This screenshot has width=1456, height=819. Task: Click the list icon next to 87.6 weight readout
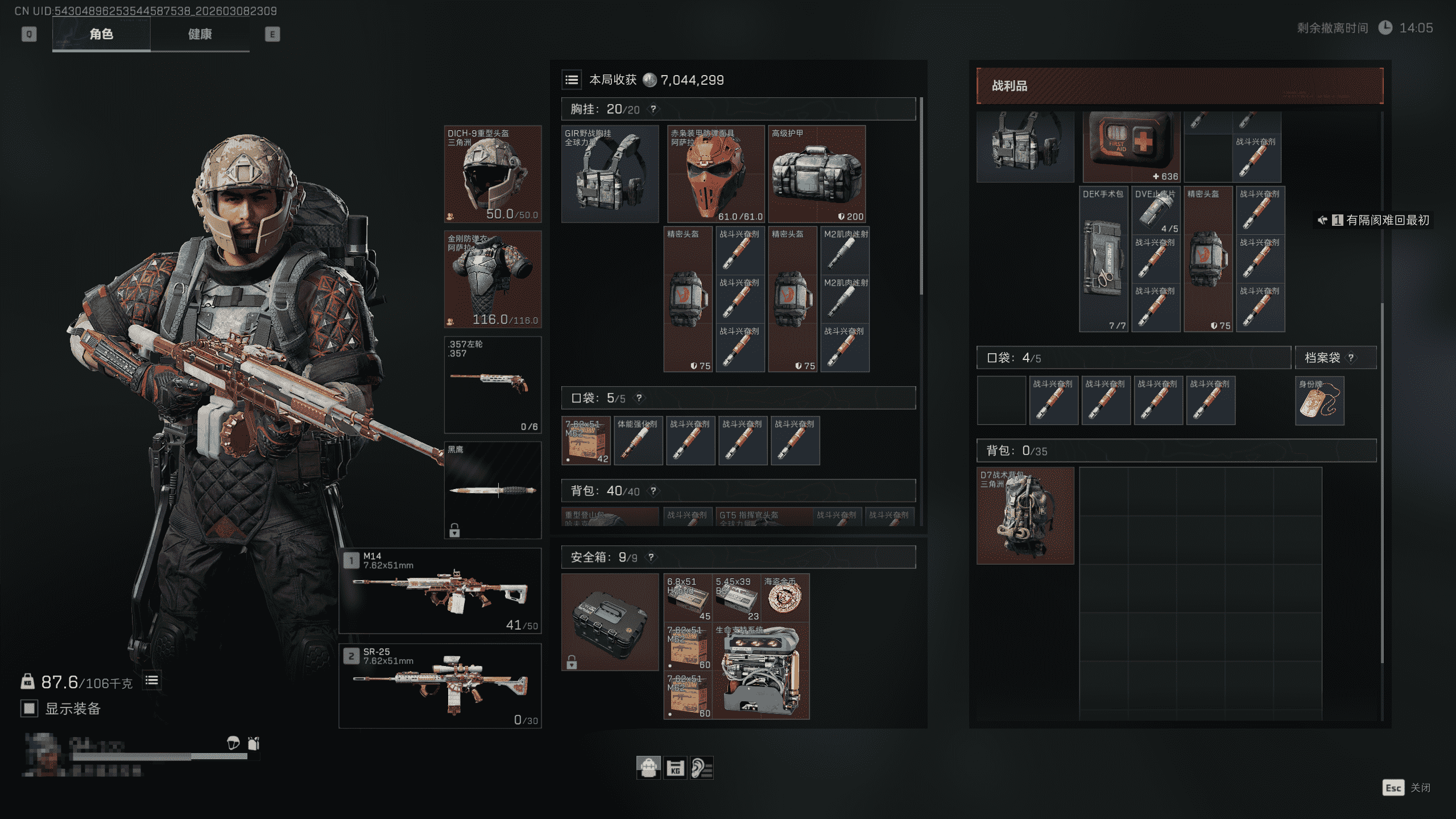pyautogui.click(x=151, y=680)
